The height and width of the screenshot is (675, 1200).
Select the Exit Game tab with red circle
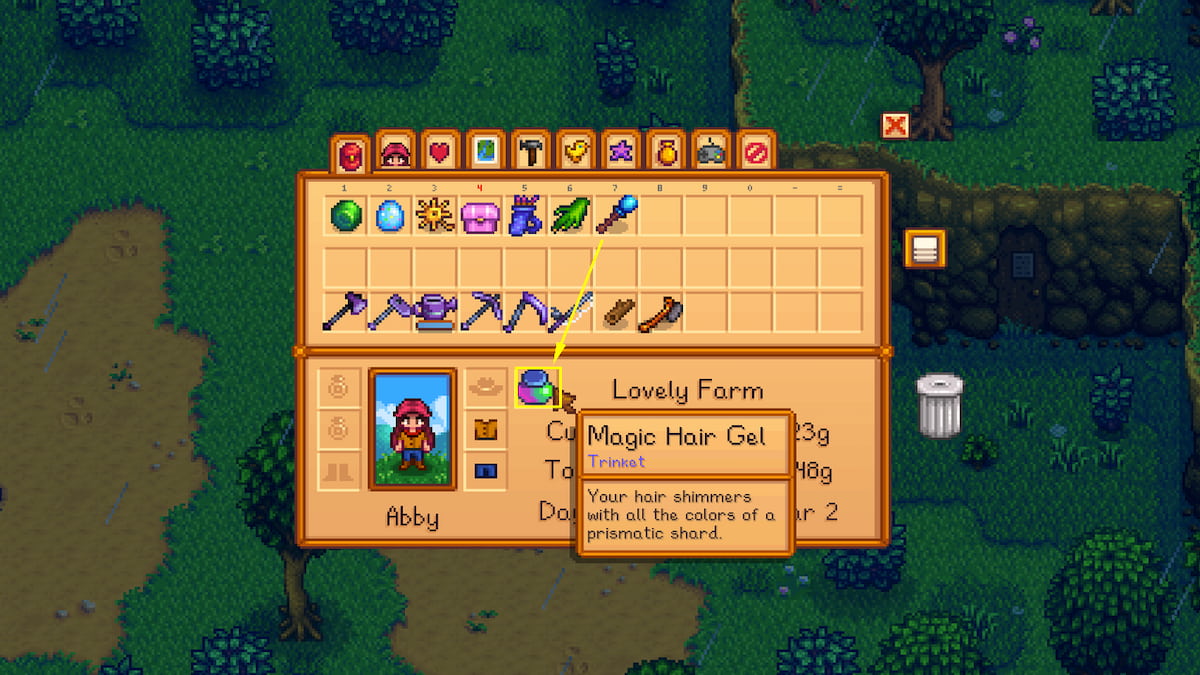[756, 153]
